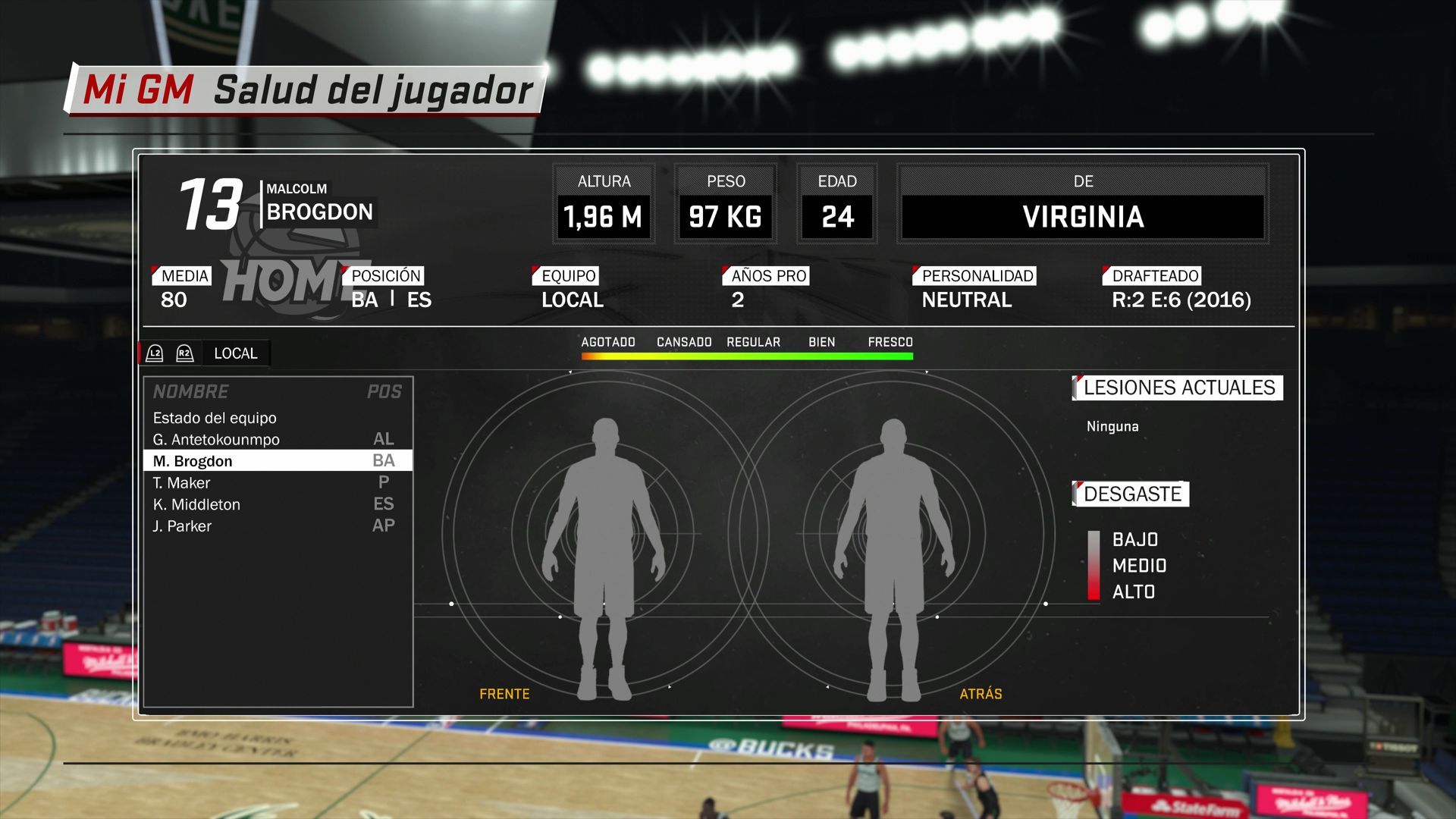Viewport: 1456px width, 819px height.
Task: Switch the LOCAL team selector
Action: 235,353
